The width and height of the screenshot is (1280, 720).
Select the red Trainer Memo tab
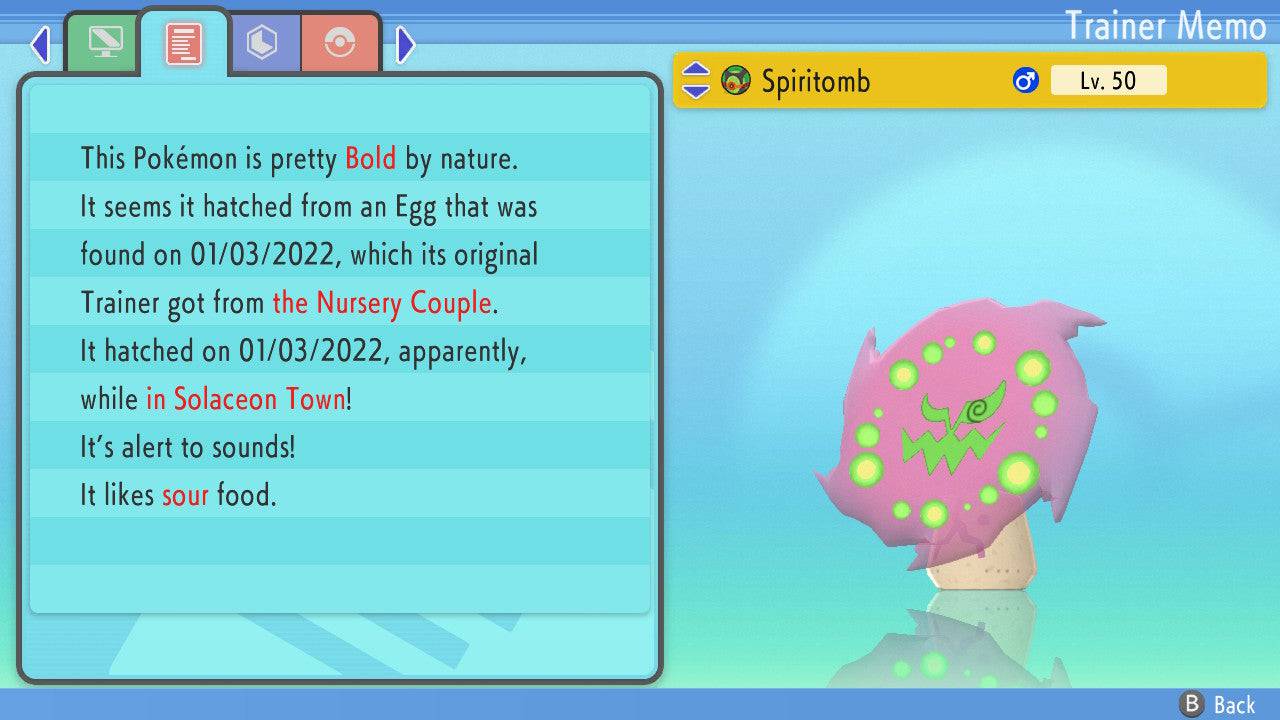click(x=184, y=43)
